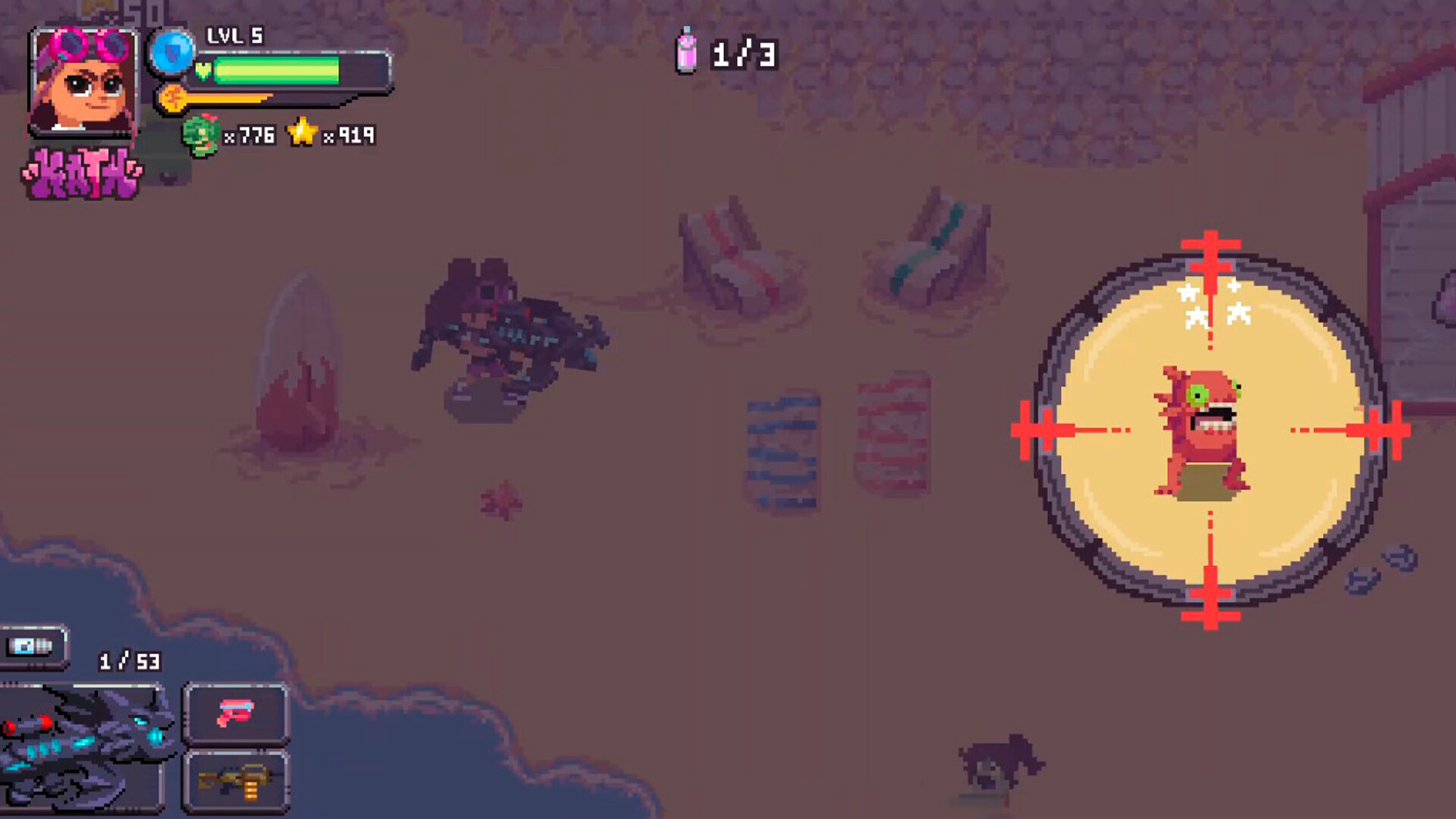Select the equipped dragon gun weapon slot

tap(82, 747)
